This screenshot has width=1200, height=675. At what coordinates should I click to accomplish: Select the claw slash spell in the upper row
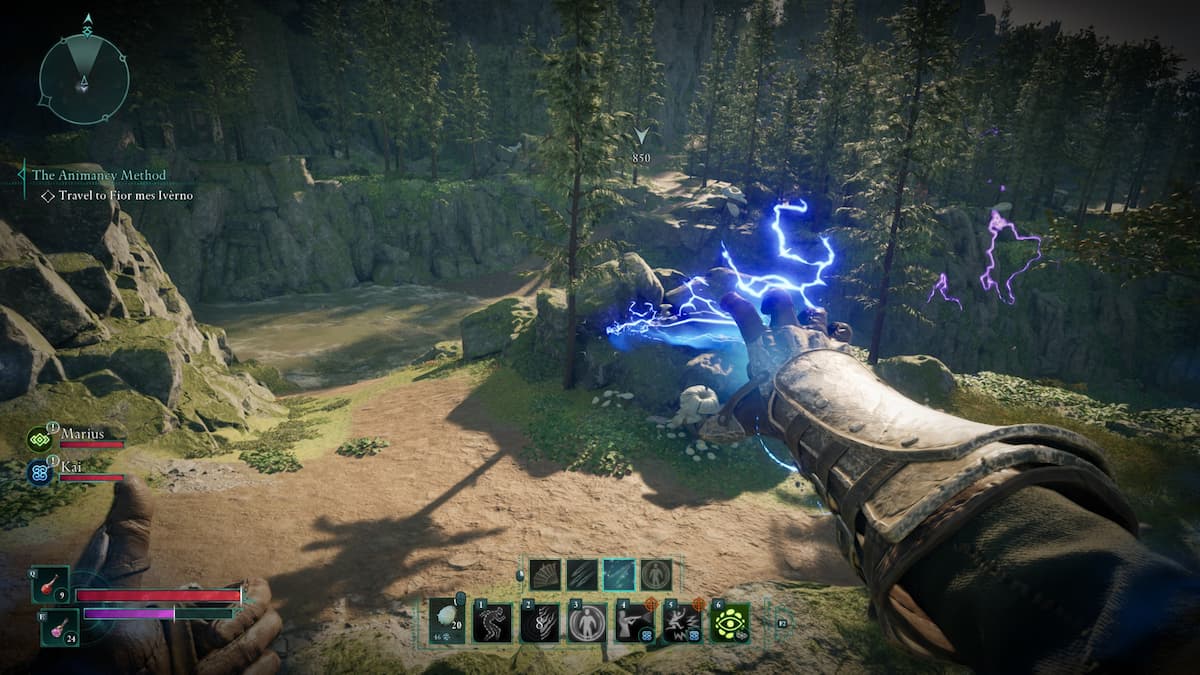click(x=582, y=574)
